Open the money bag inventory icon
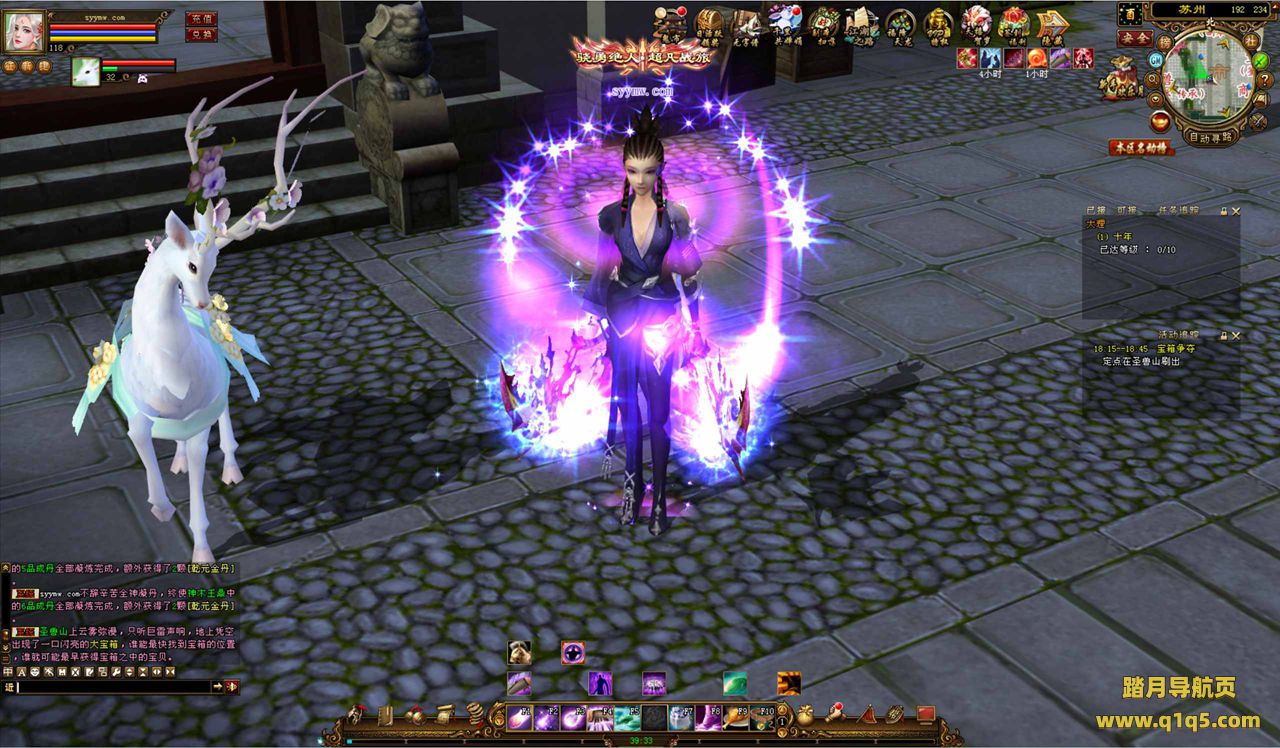The image size is (1280, 748). tap(806, 715)
